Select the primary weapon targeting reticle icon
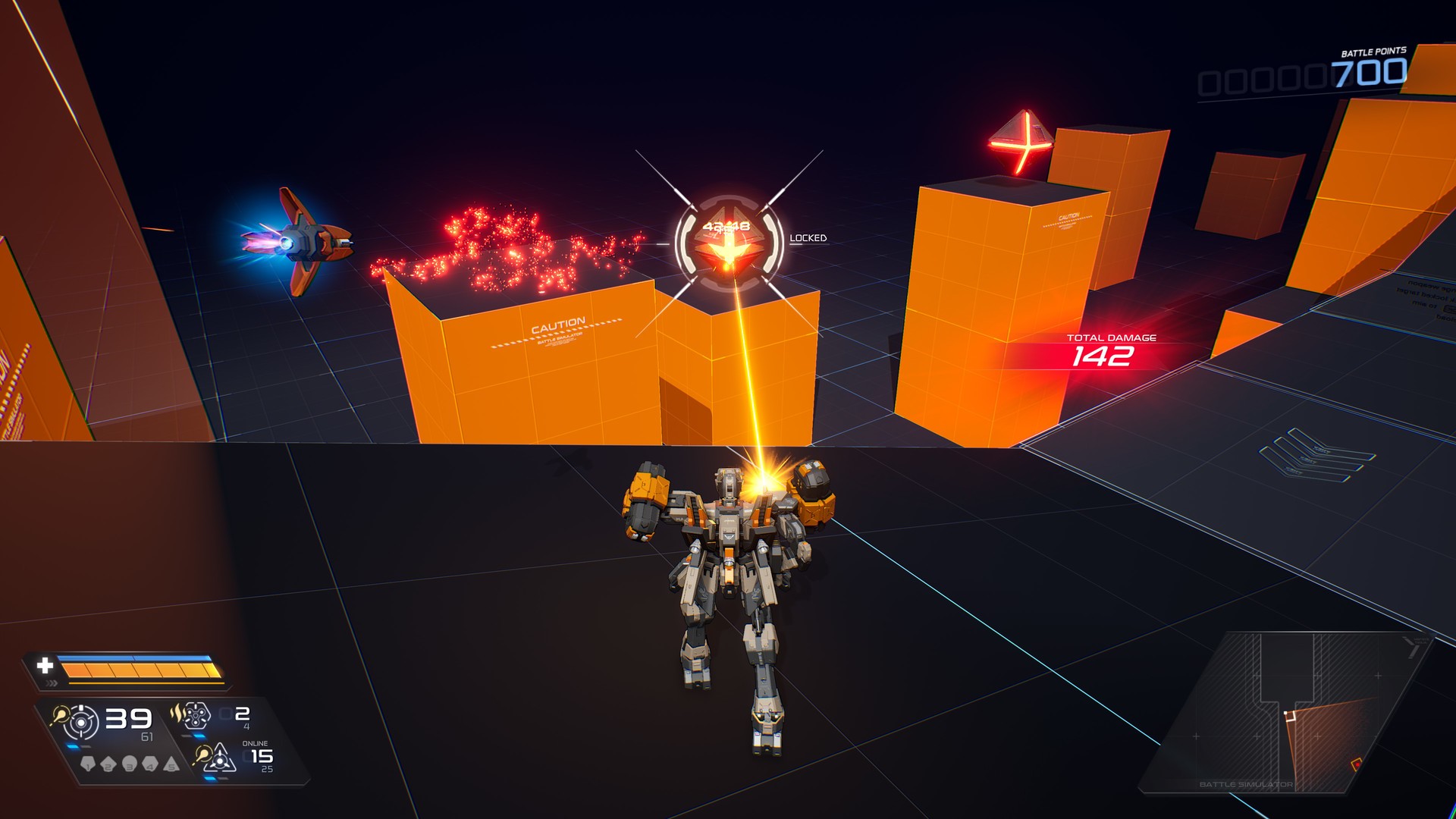Viewport: 1456px width, 819px height. (x=81, y=721)
